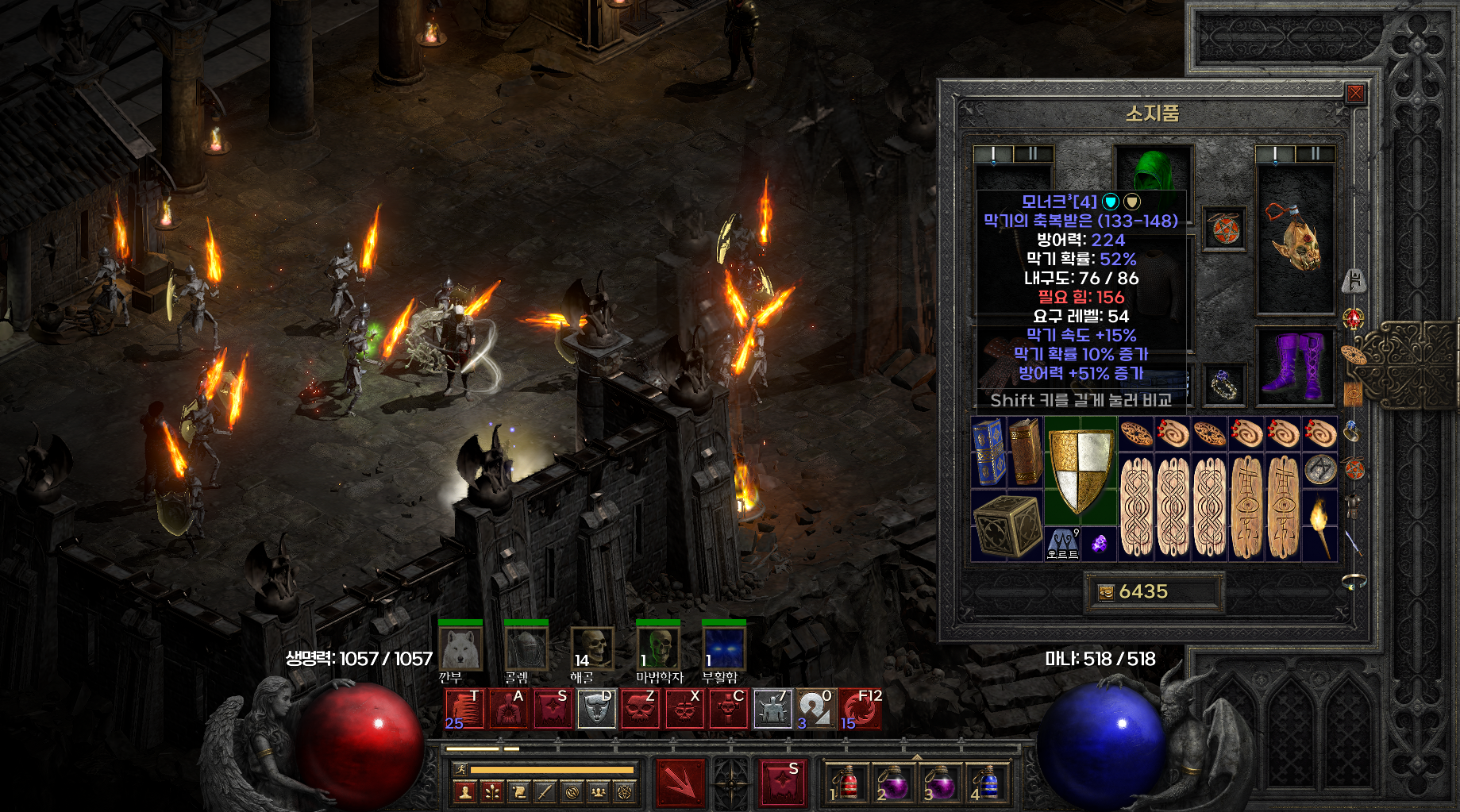
Task: Select the skeleton minion portrait
Action: click(592, 648)
